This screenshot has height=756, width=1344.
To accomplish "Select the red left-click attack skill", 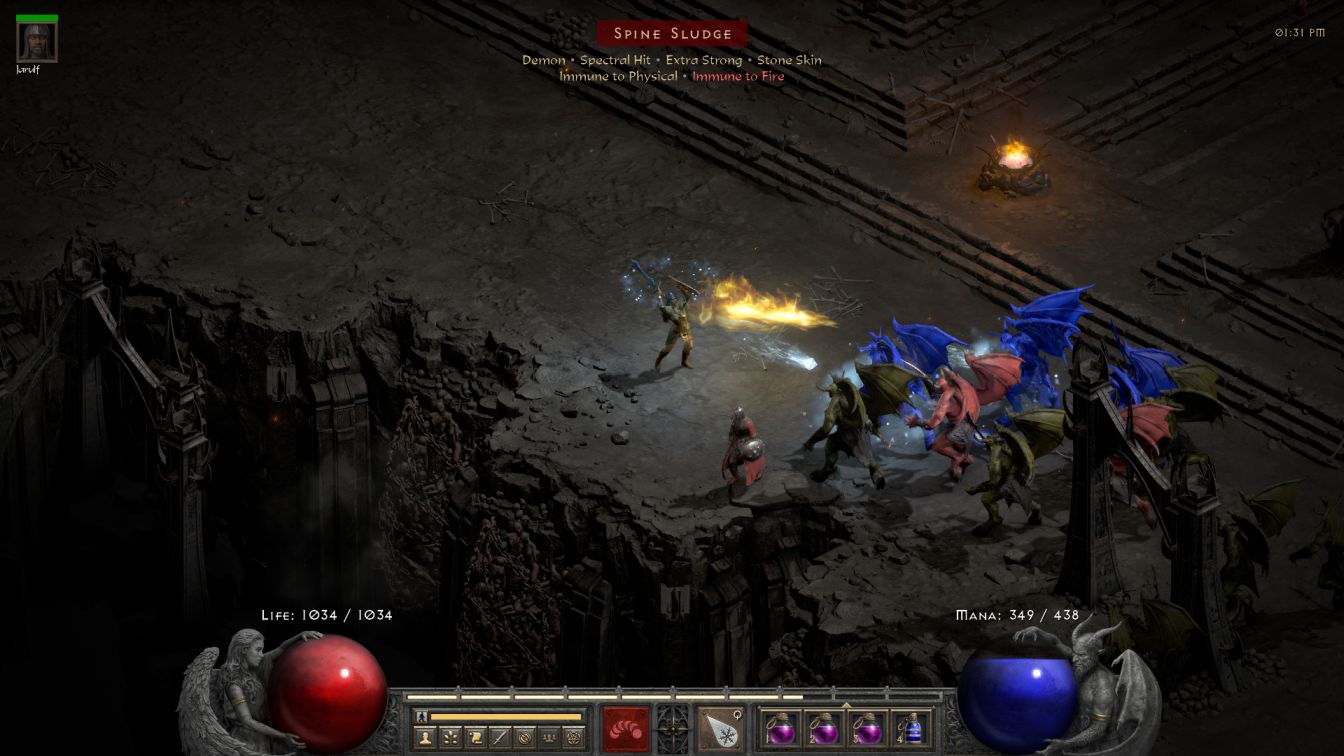I will (626, 728).
